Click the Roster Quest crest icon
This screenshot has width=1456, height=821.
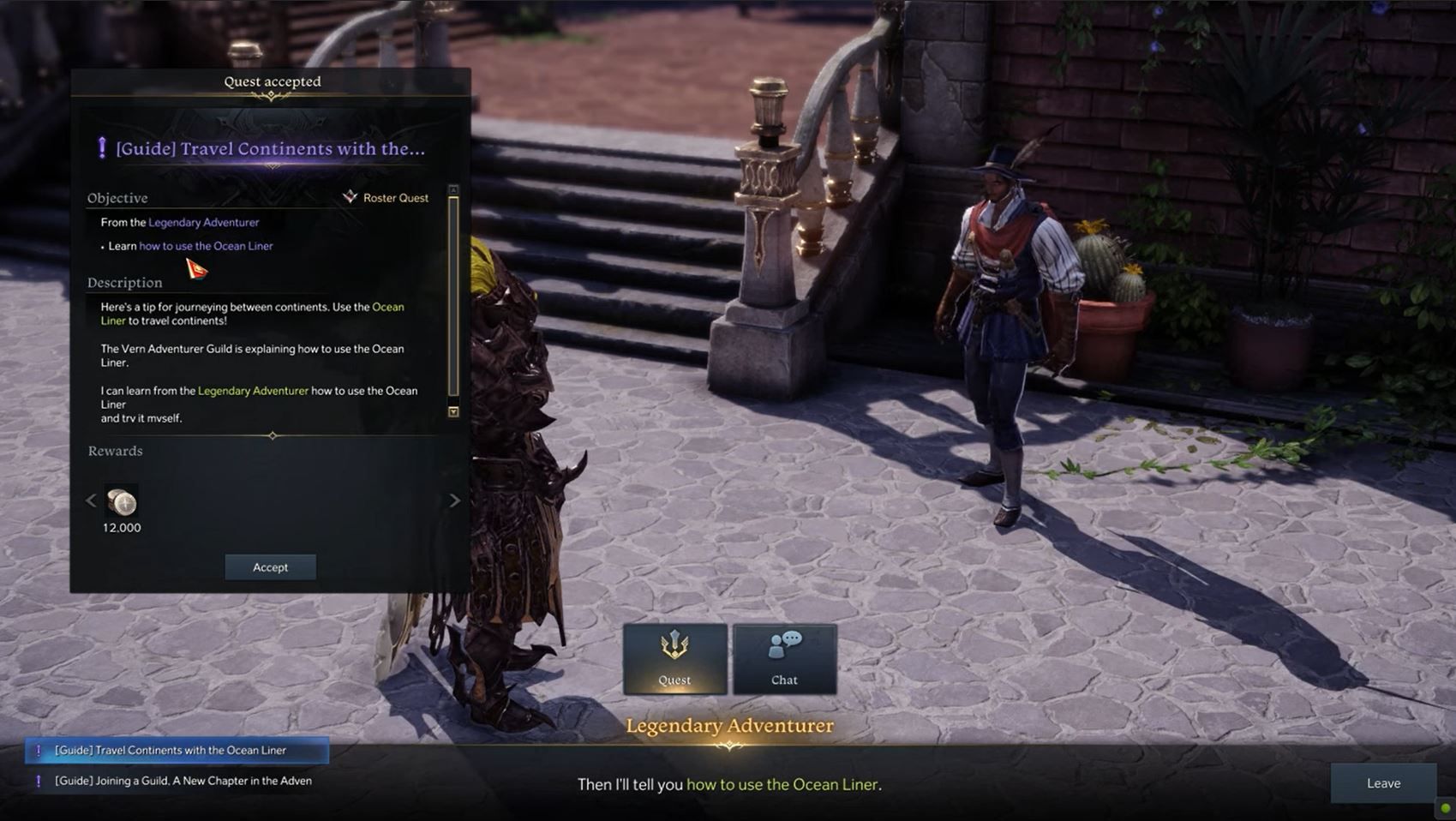[350, 196]
